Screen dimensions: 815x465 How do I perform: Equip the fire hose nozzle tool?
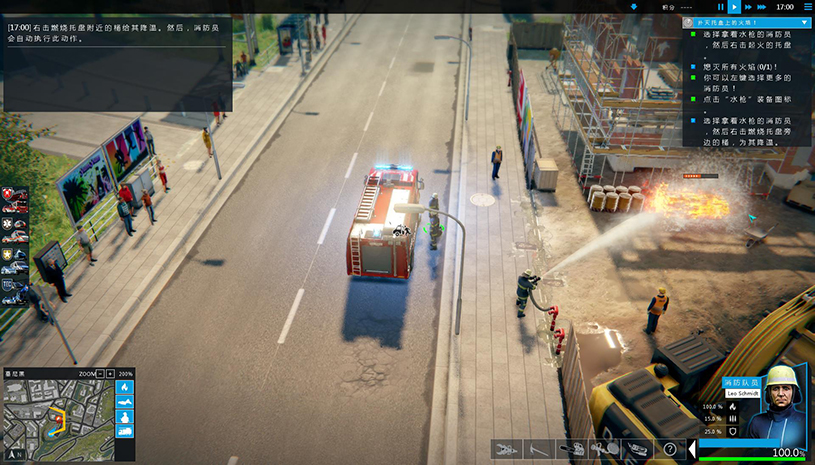603,449
